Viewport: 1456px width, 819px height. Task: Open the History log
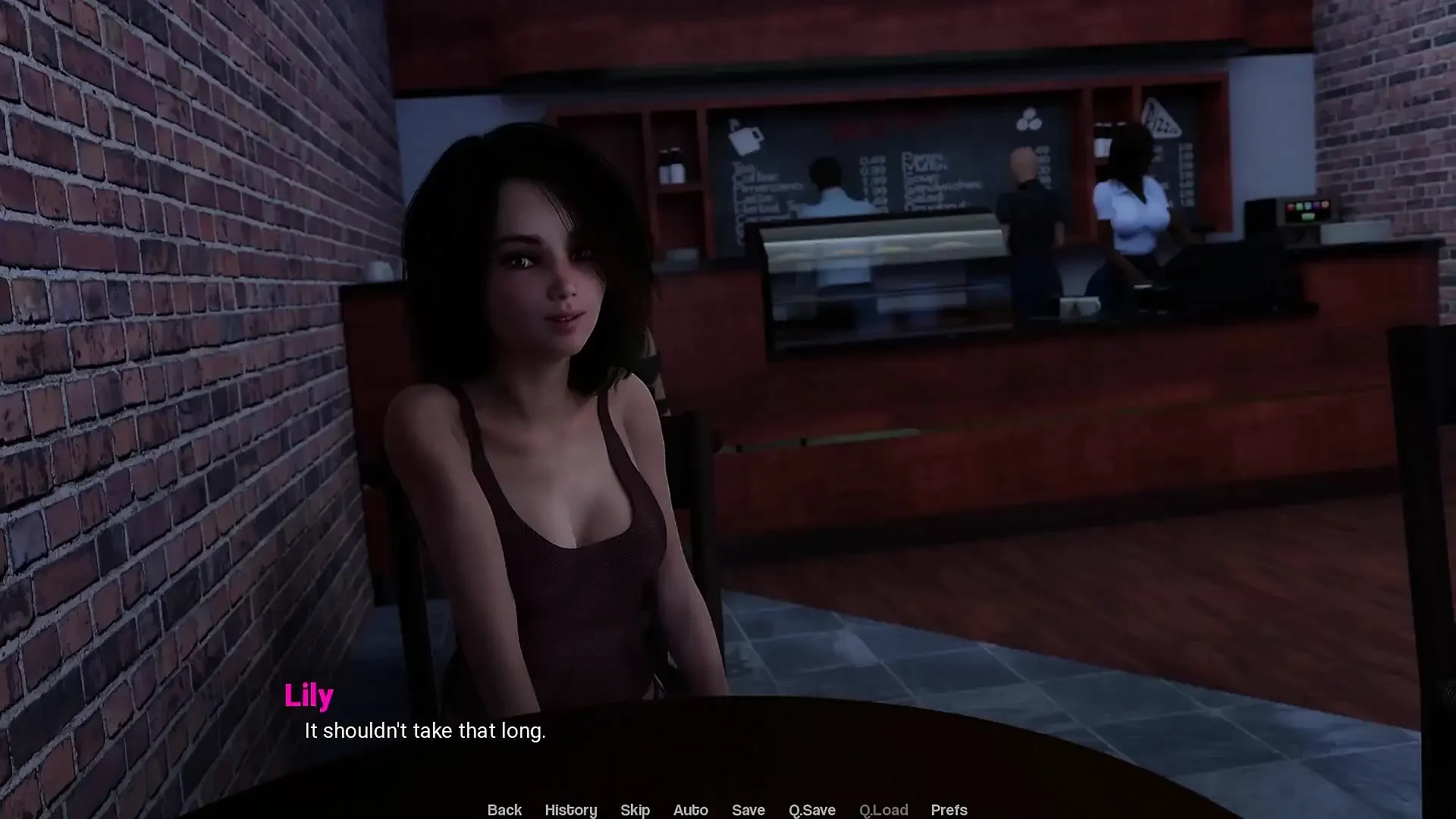pyautogui.click(x=571, y=810)
